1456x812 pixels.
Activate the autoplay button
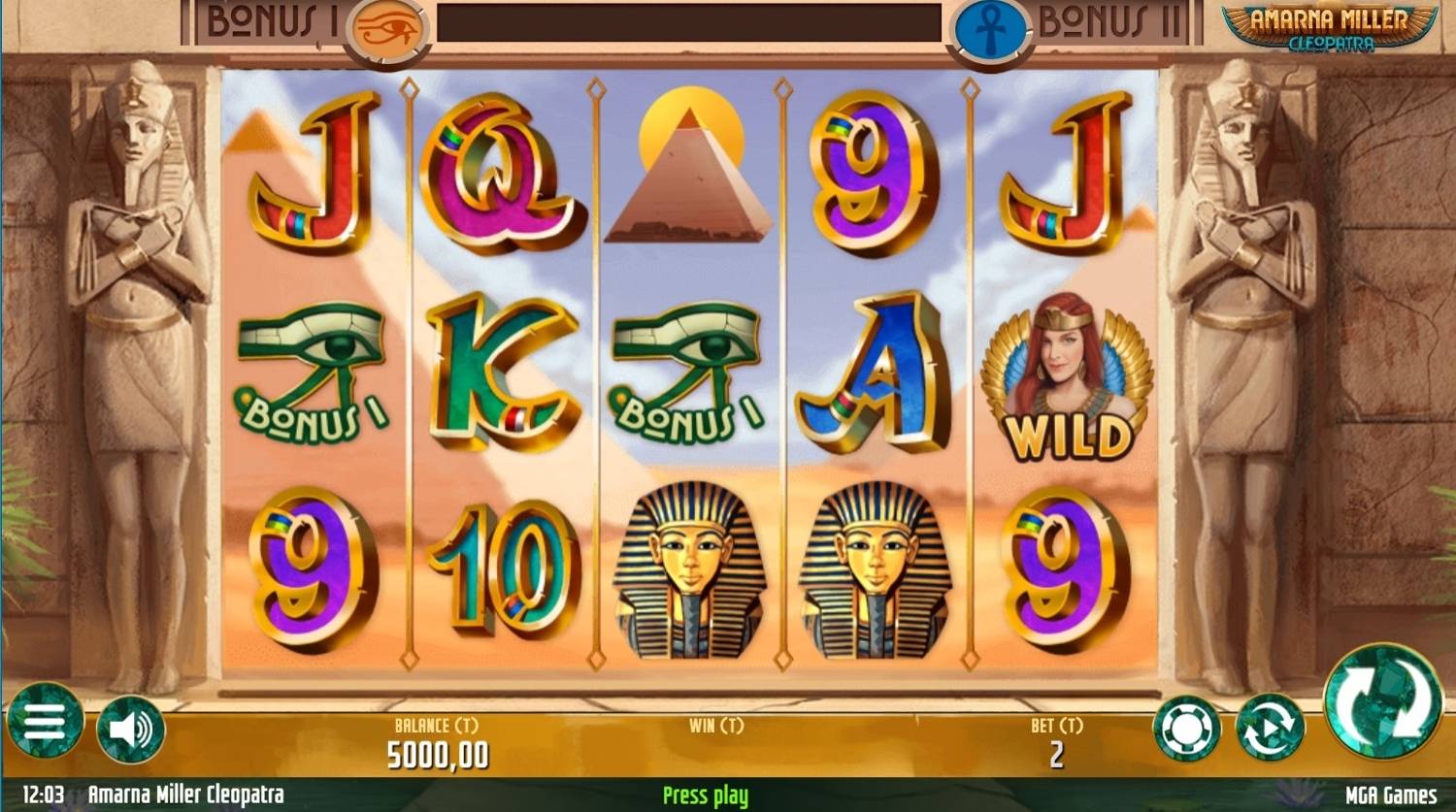(x=1270, y=728)
